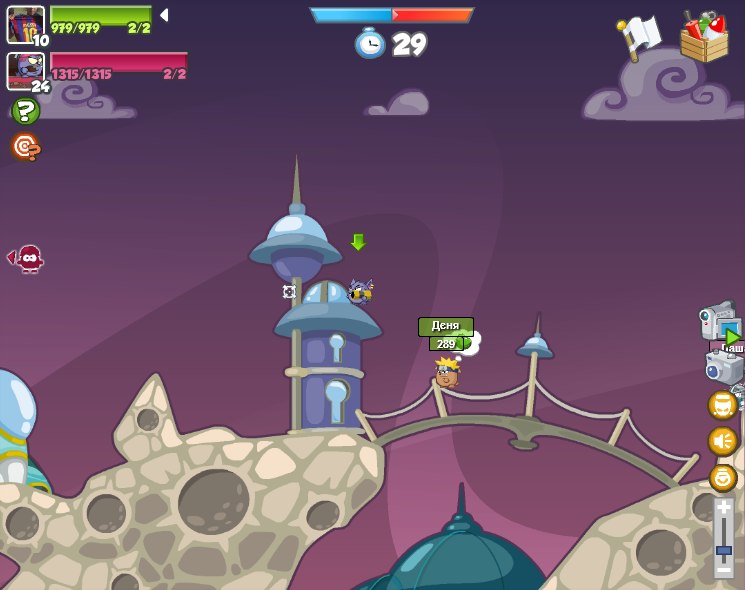
Task: Show the orange target aiming hint
Action: (25, 147)
